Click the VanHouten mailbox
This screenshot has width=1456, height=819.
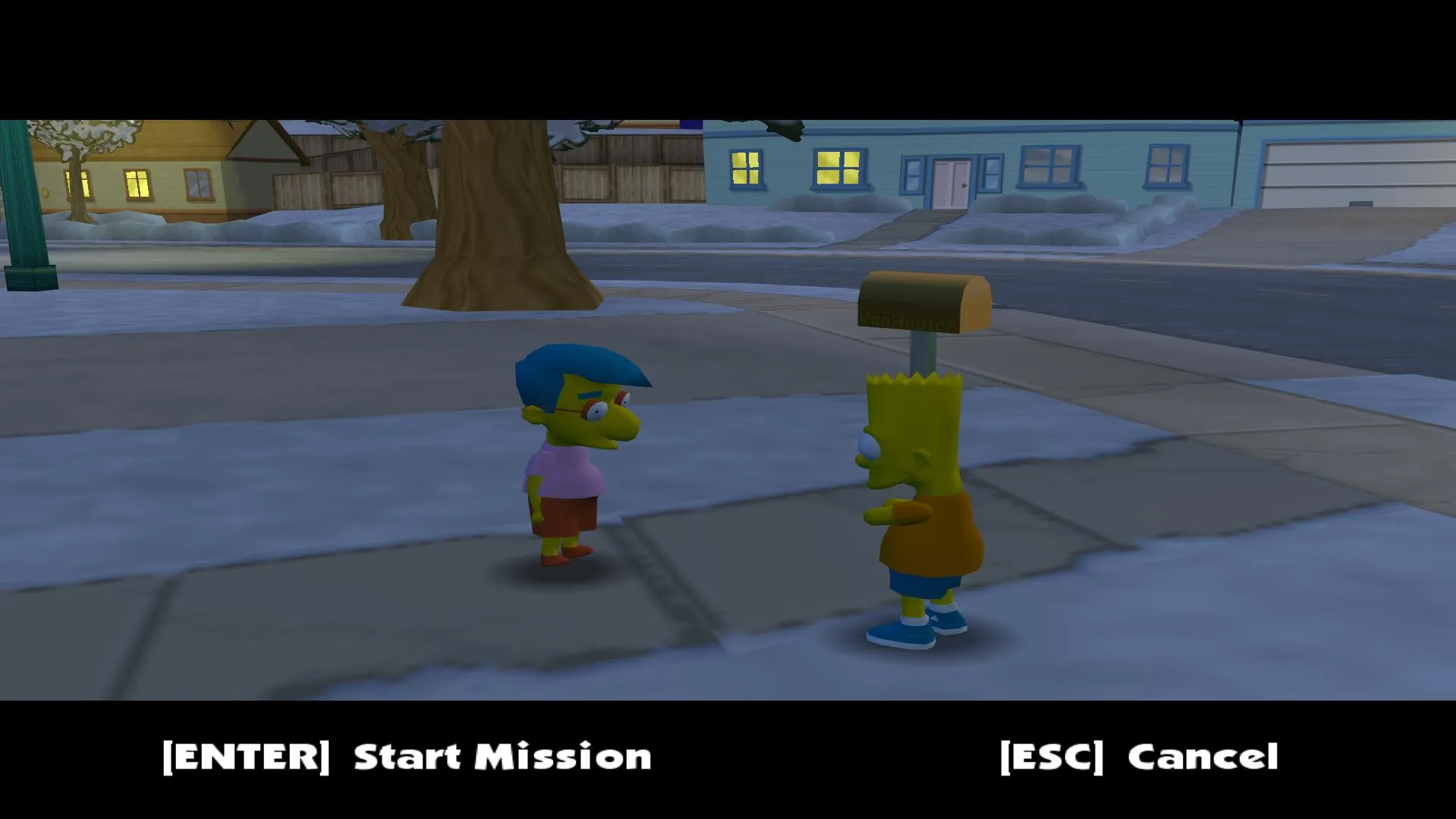tap(922, 304)
